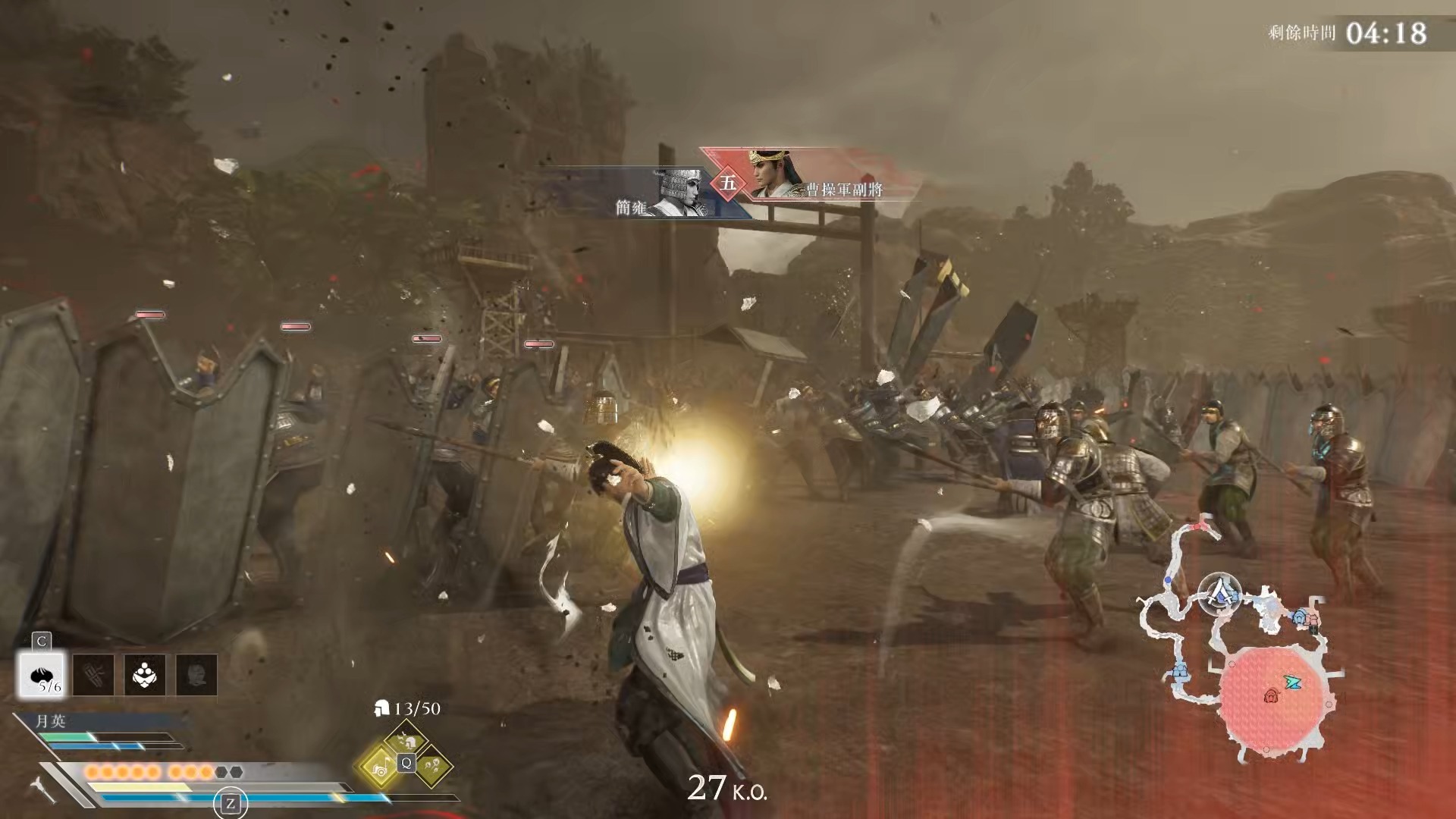
Task: Select the dimmed bamboo scroll item slot
Action: click(93, 674)
